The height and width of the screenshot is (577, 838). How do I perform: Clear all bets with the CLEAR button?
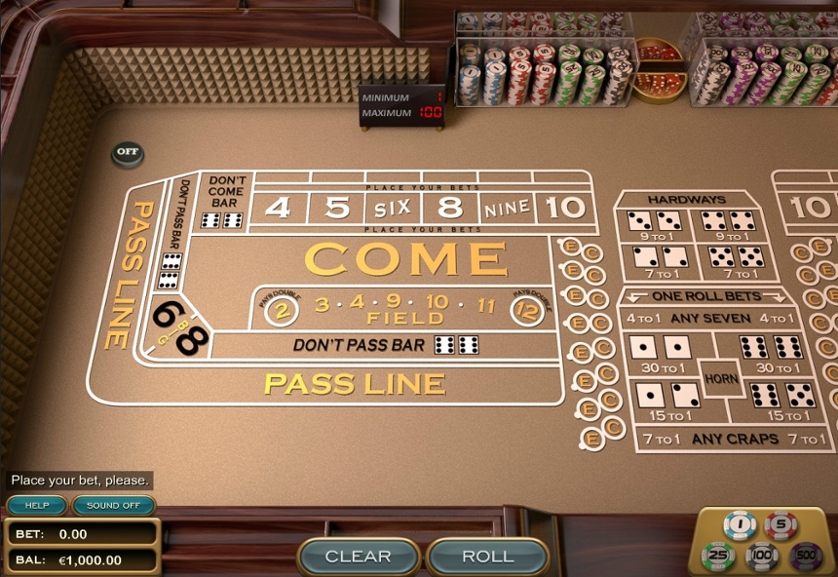(x=358, y=556)
